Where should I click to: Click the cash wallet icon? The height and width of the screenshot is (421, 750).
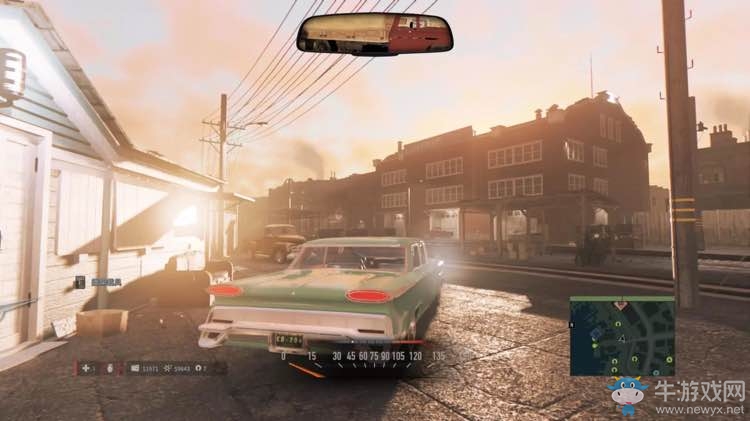point(136,368)
